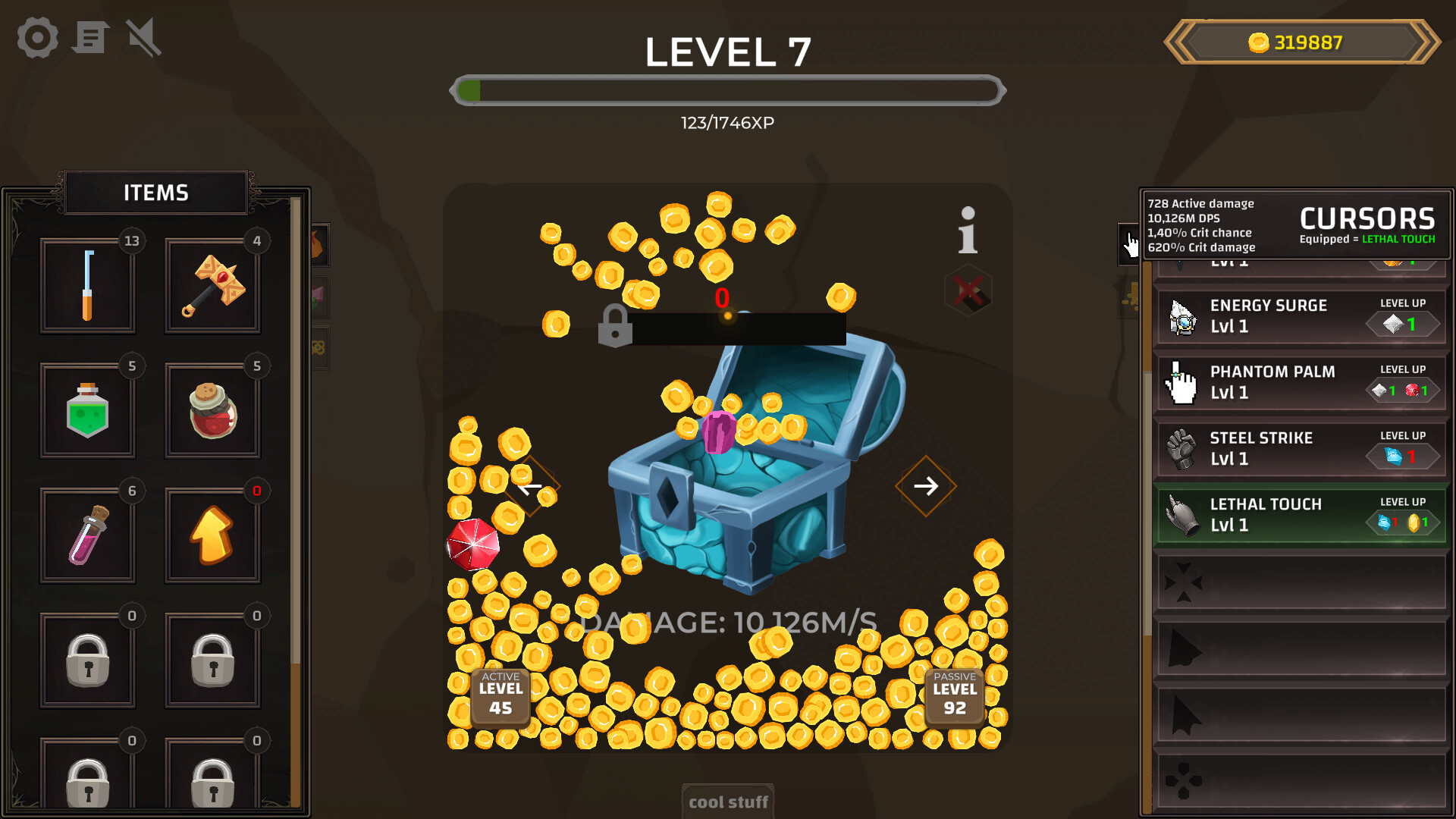Click the red cookie jar item
Screen dimensions: 1456x819
tap(212, 410)
